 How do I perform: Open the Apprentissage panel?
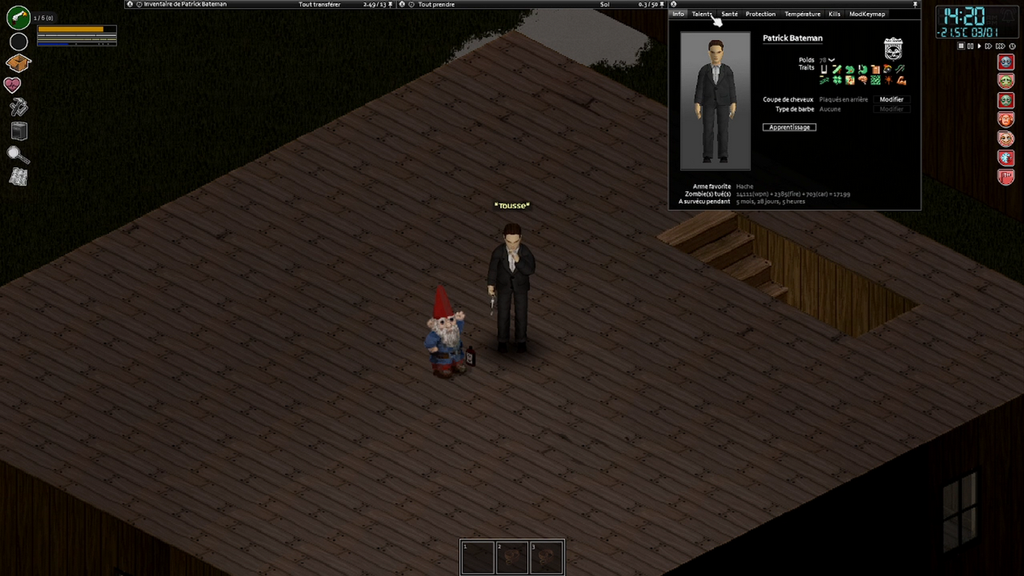click(789, 127)
